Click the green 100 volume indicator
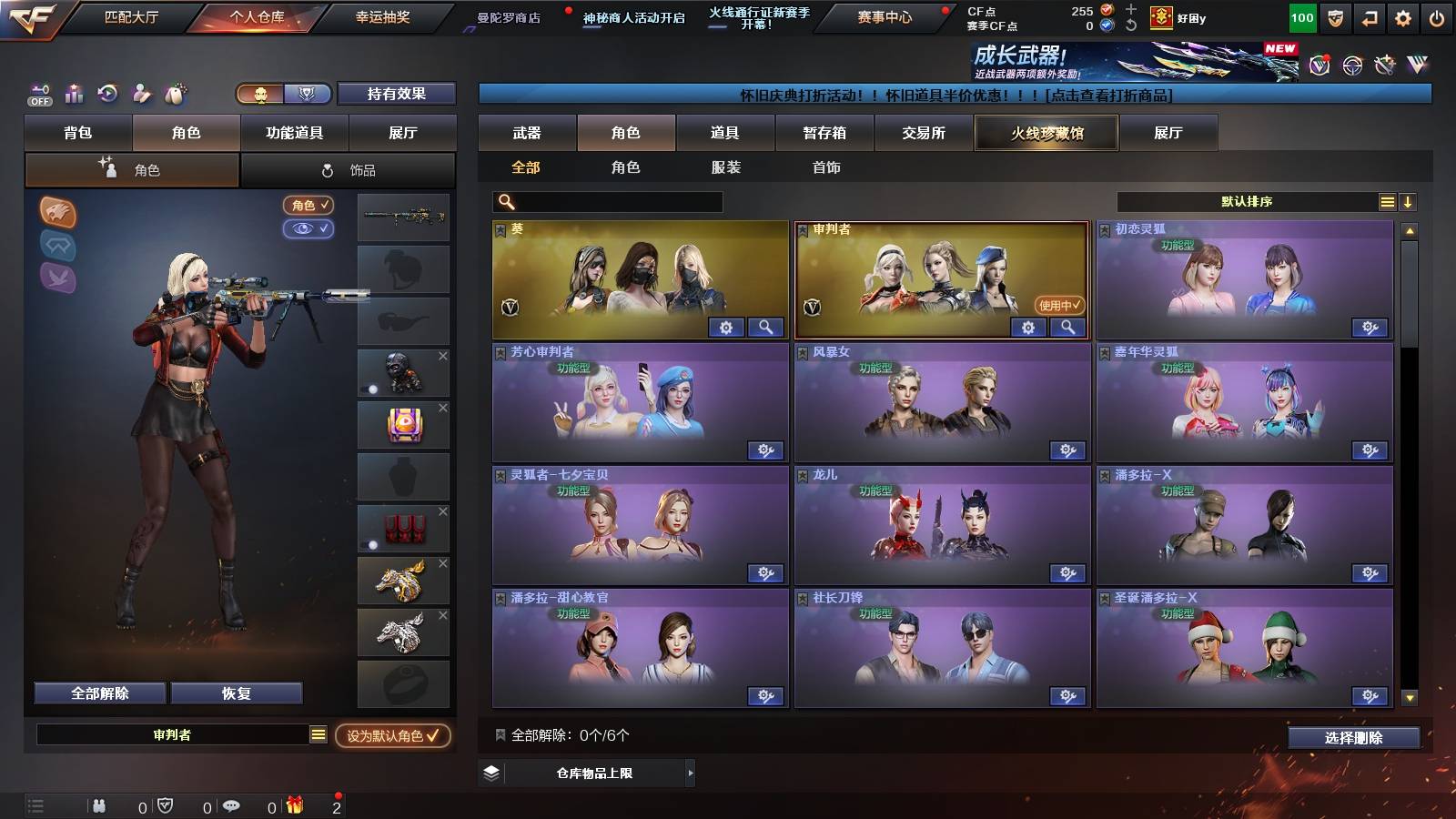Viewport: 1456px width, 819px height. 1302,17
